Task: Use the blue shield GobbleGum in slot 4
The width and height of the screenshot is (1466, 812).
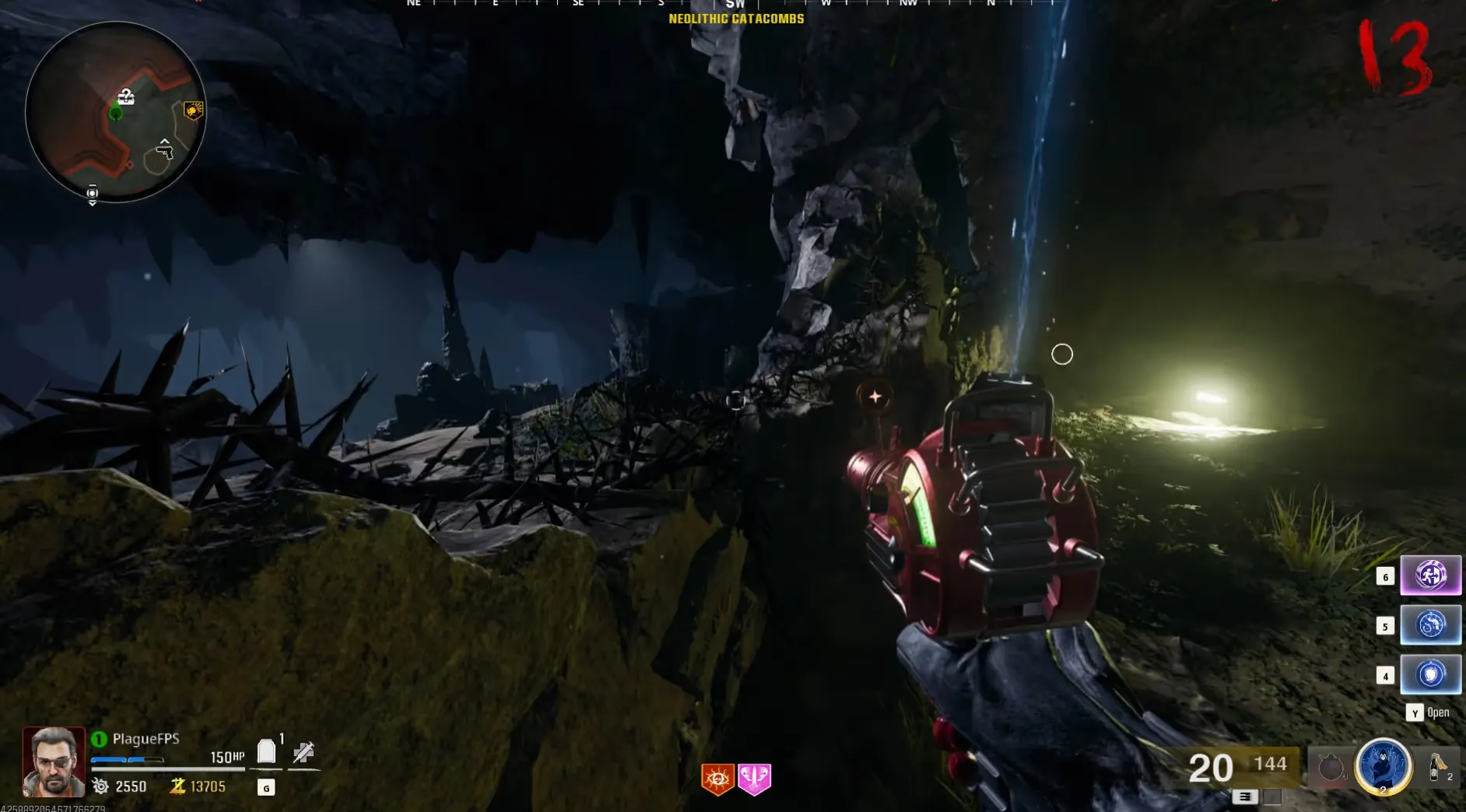Action: coord(1430,674)
